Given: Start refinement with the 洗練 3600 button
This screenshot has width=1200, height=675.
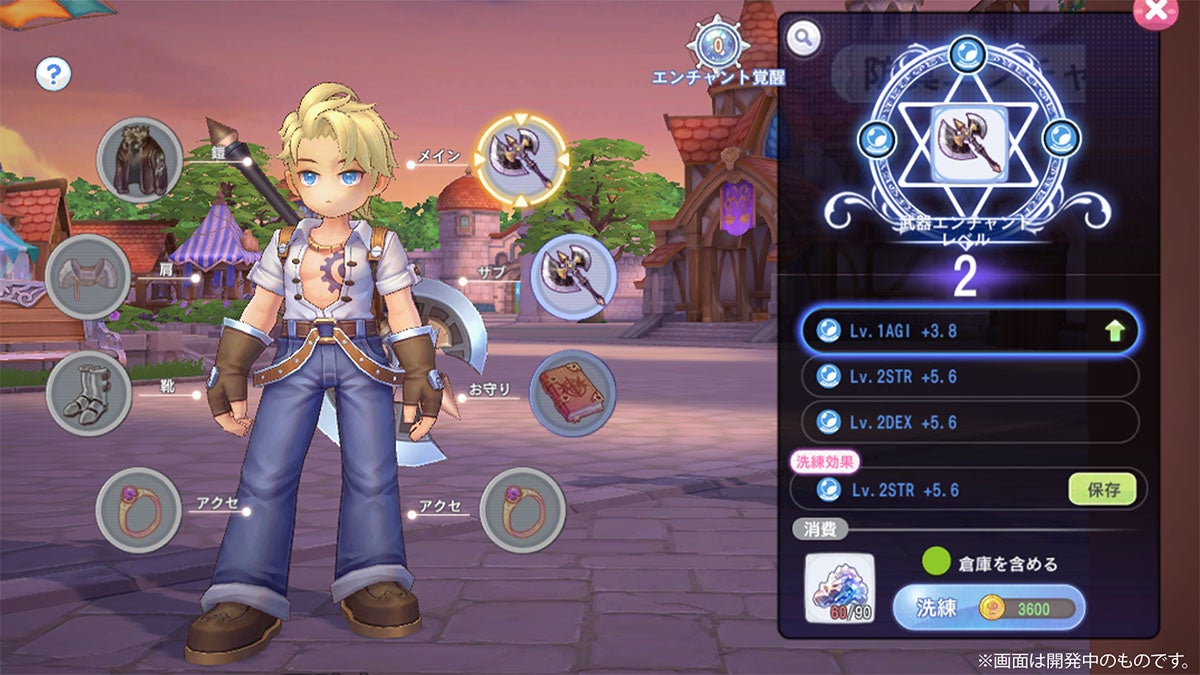Looking at the screenshot, I should pyautogui.click(x=988, y=607).
